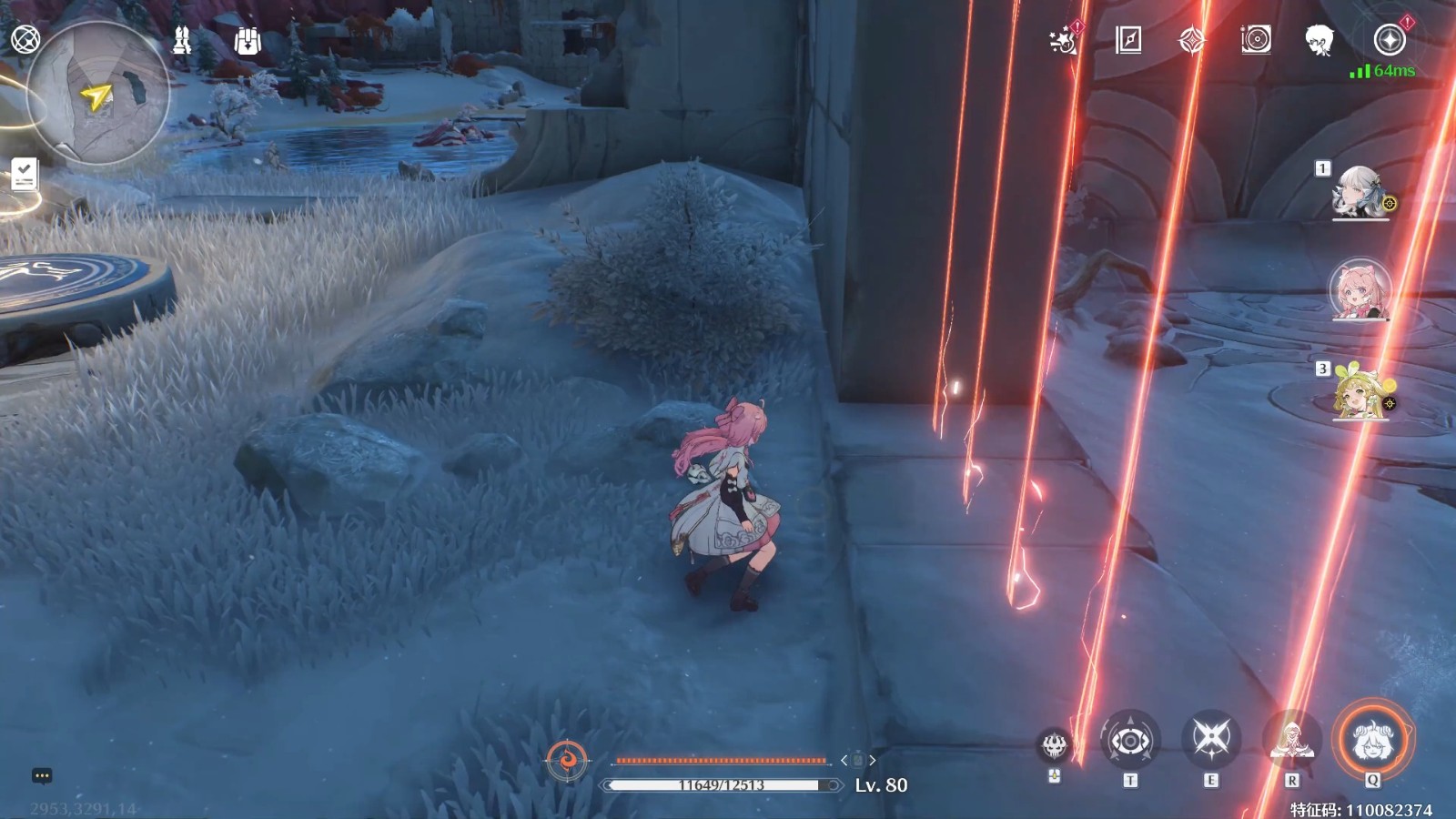Open the character head profile icon
Image resolution: width=1456 pixels, height=819 pixels.
point(1319,40)
